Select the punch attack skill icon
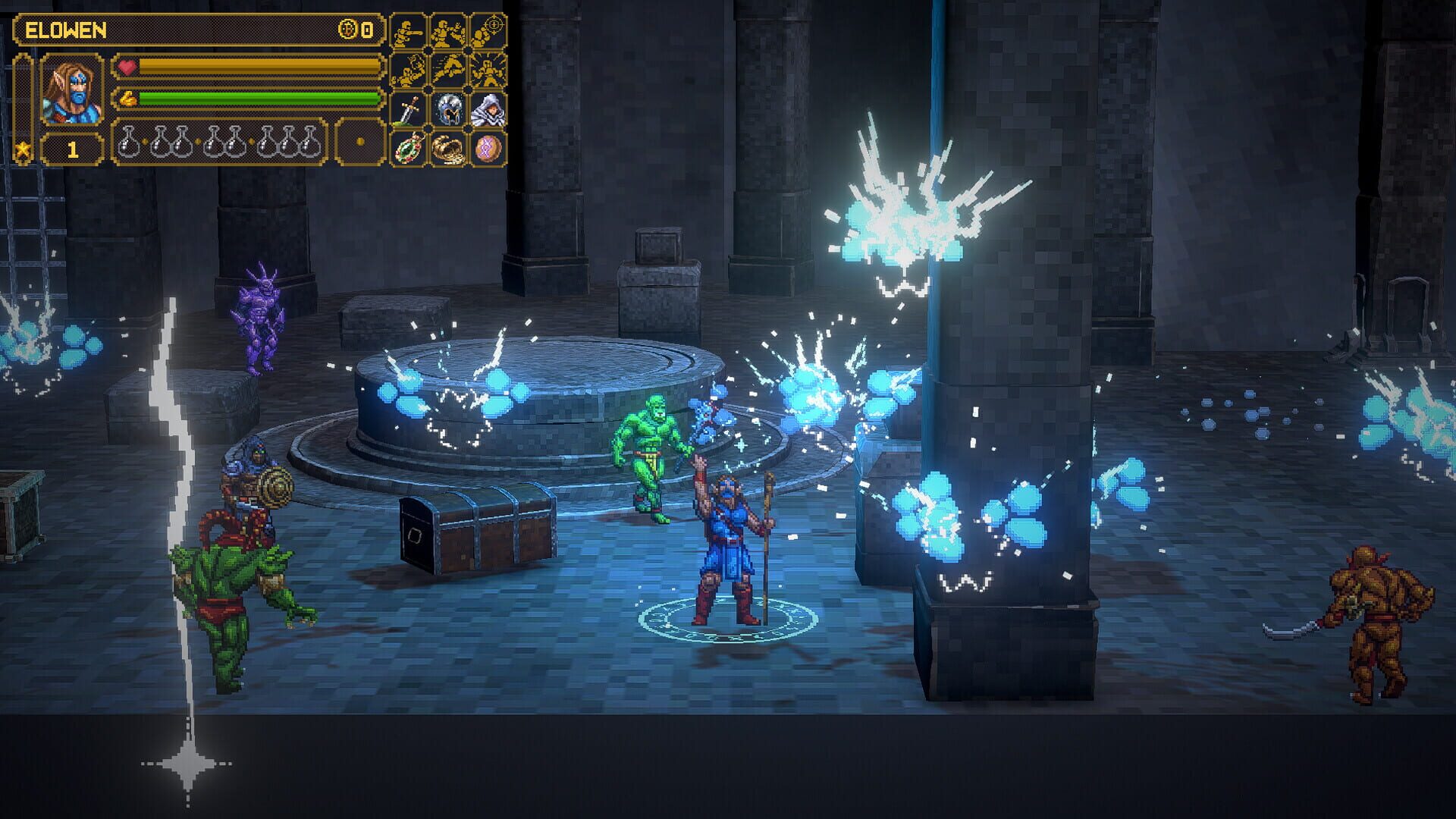Screen dimensions: 1456x819 tap(408, 32)
